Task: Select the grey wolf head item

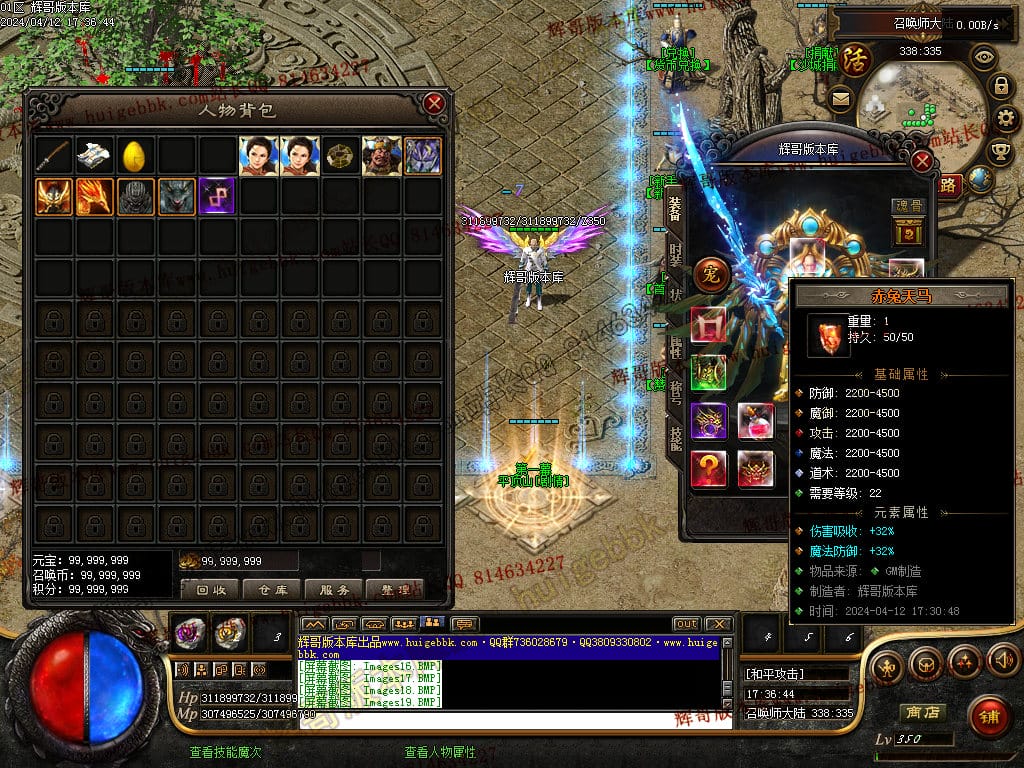Action: [x=176, y=197]
